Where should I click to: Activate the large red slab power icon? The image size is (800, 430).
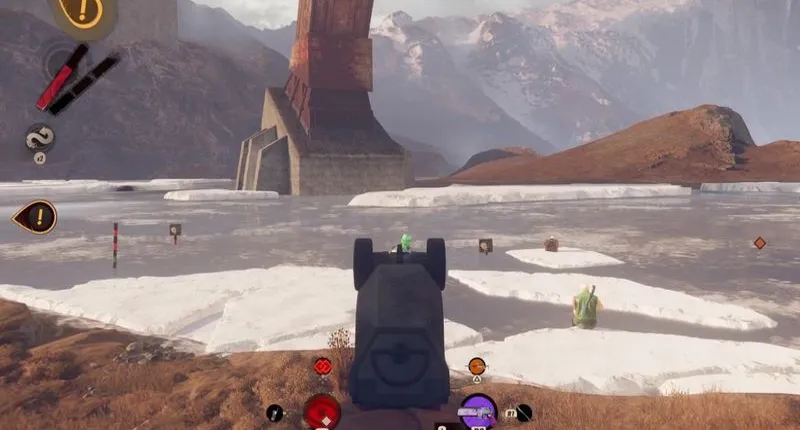tap(322, 411)
